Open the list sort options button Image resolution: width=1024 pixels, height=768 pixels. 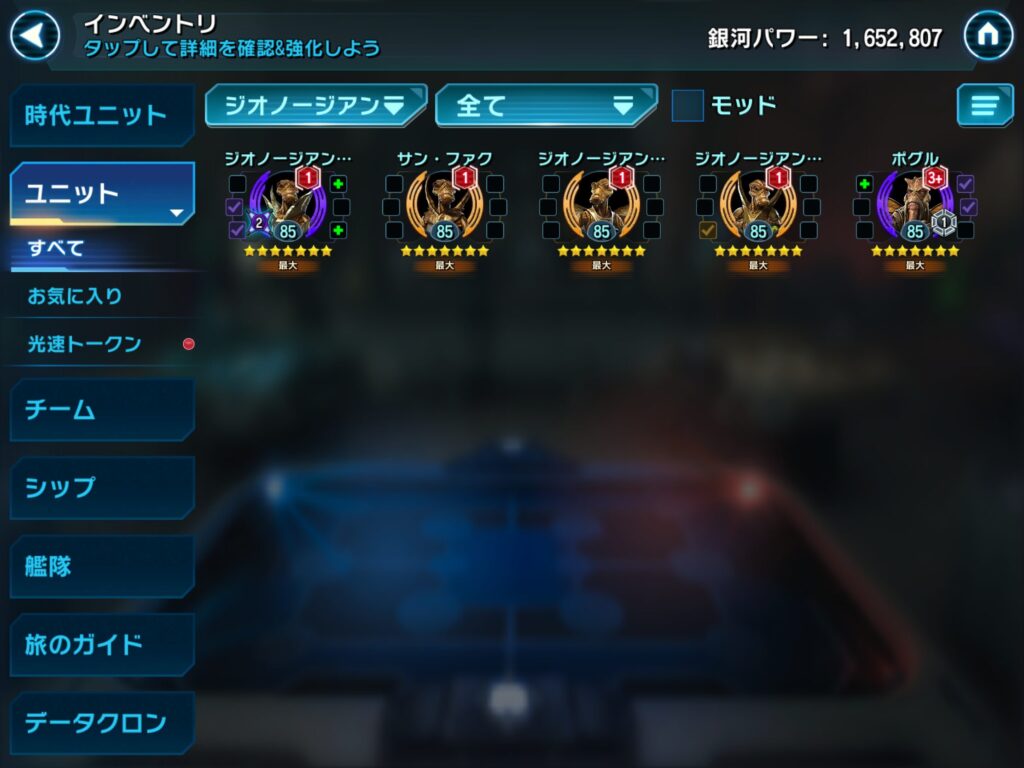coord(984,105)
